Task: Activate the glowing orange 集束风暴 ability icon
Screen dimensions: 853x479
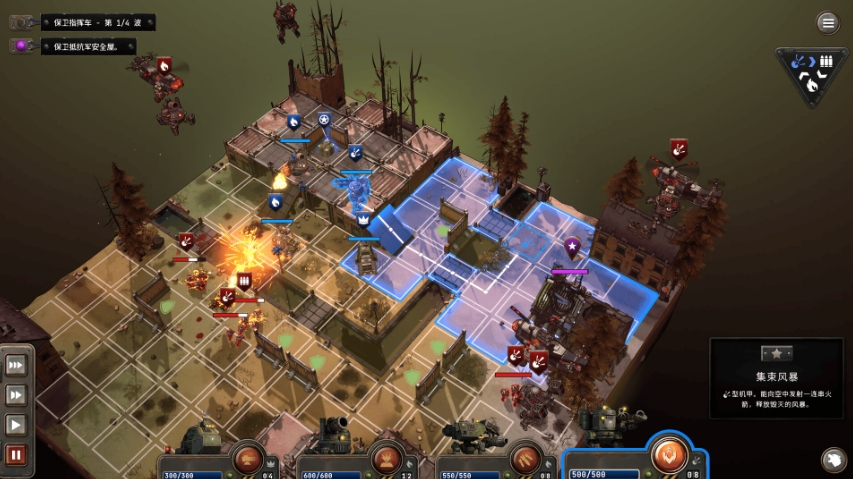Action: 667,453
